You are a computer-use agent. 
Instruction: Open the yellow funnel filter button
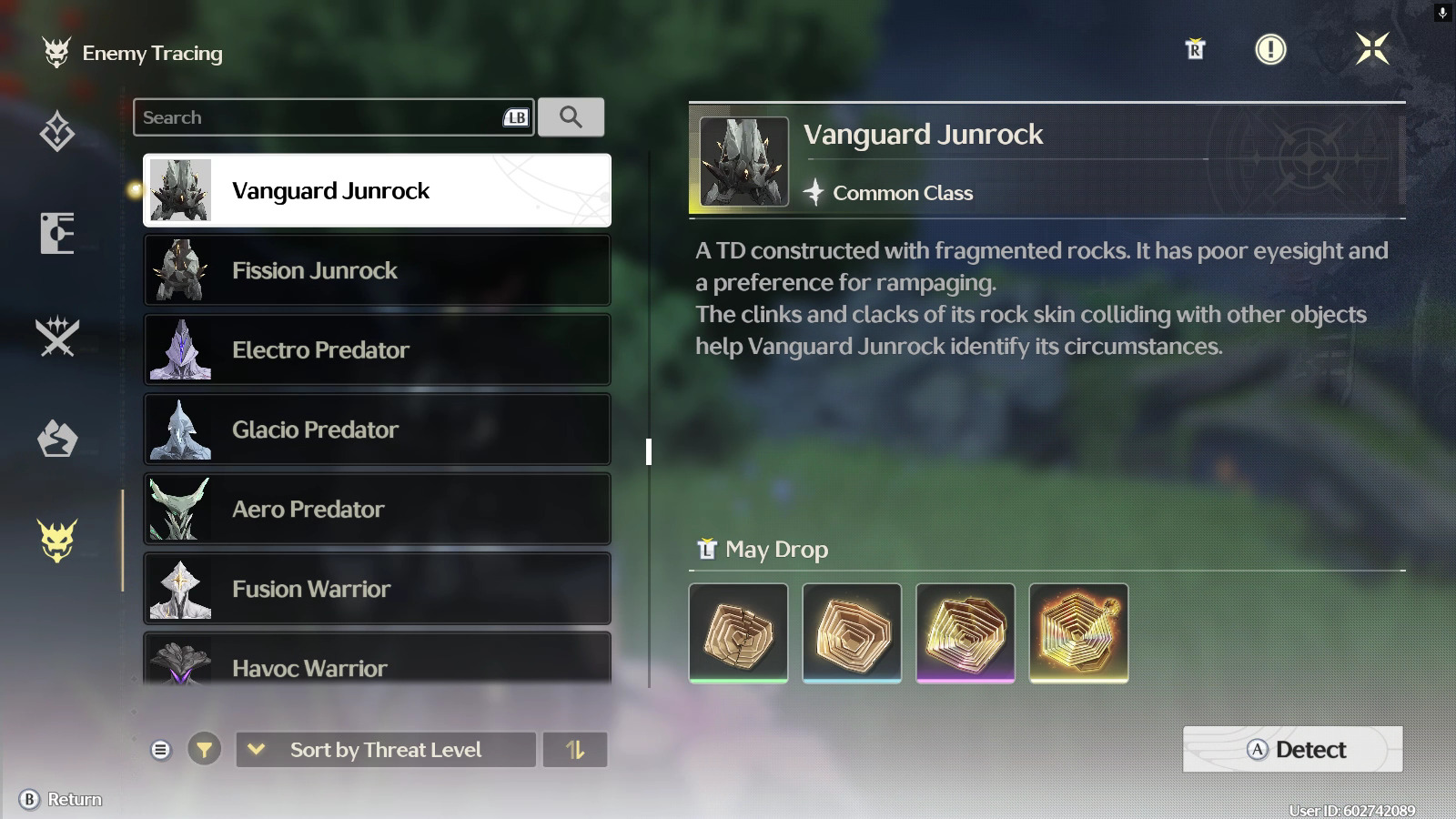tap(204, 750)
